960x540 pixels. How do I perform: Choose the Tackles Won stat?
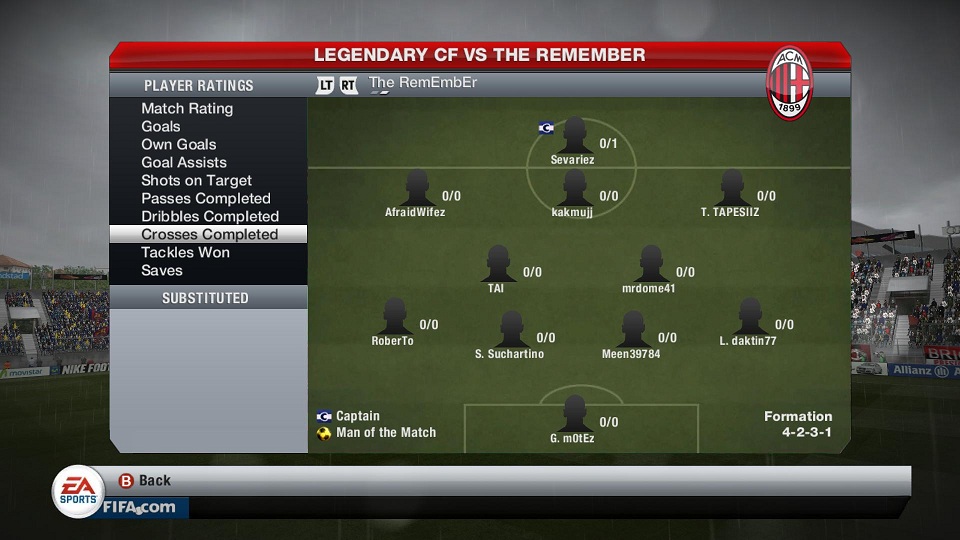[x=185, y=253]
